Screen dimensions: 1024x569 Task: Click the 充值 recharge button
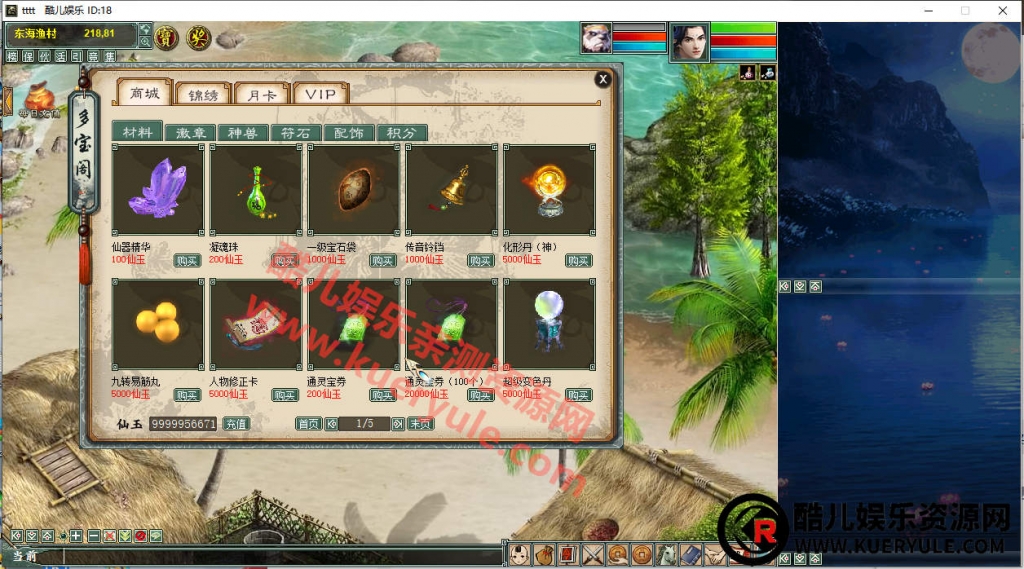pyautogui.click(x=235, y=424)
